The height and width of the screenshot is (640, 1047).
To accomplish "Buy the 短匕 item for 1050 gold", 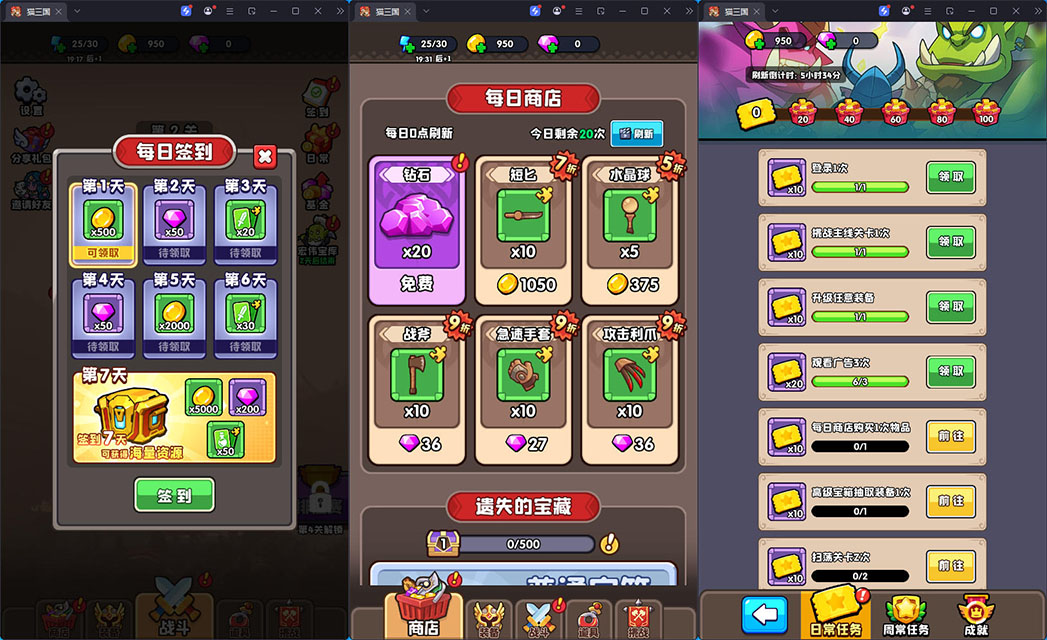I will [x=524, y=228].
